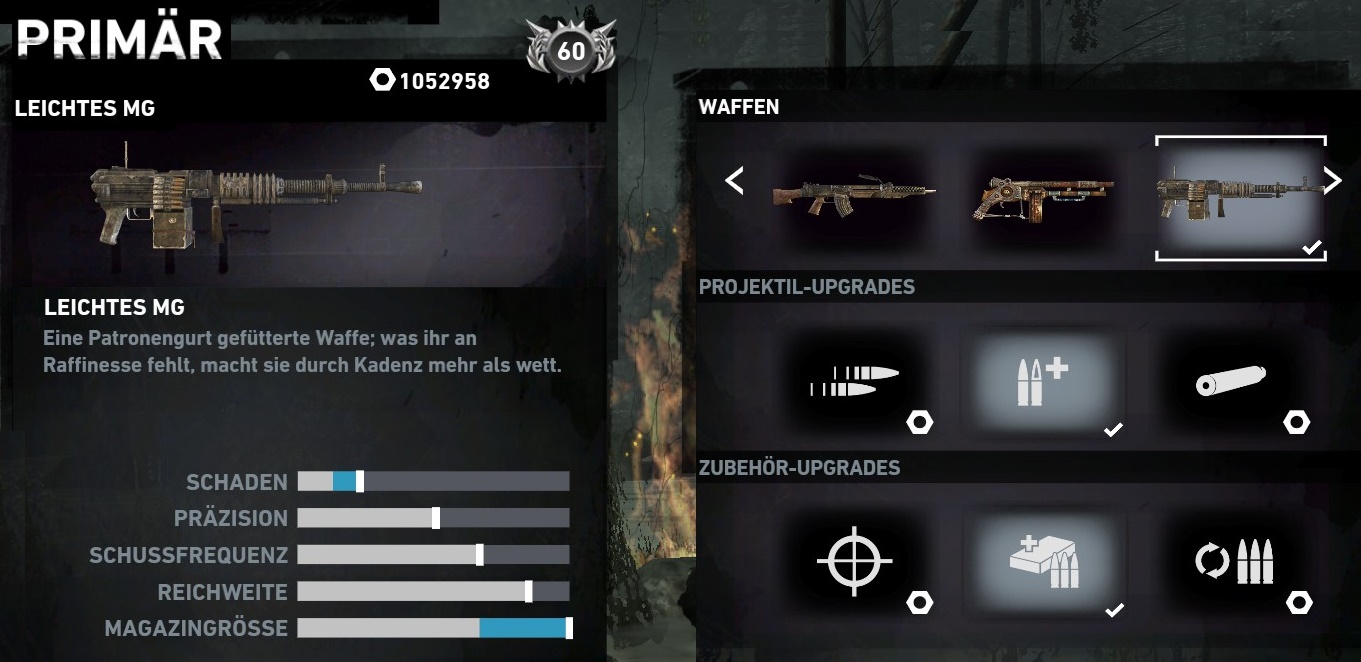Show the next weapon with right arrow
Screen dimensions: 1361x662
point(1332,180)
